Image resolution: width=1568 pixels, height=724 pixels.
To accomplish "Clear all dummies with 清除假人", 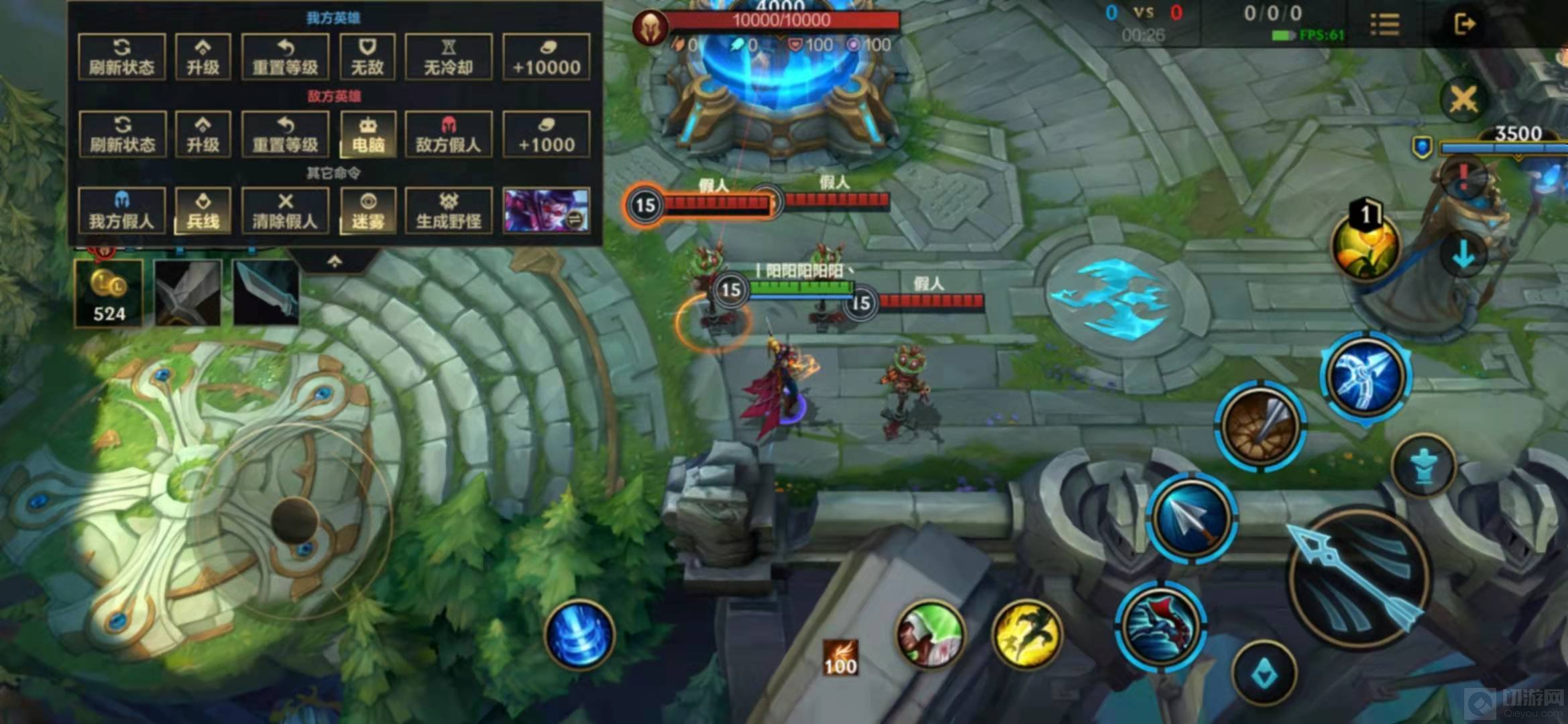I will pos(285,211).
